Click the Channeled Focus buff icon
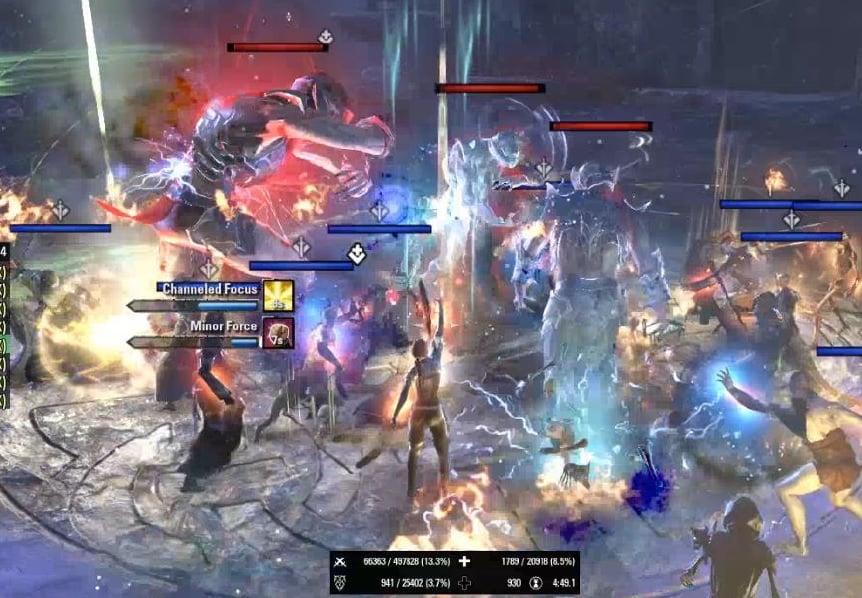The height and width of the screenshot is (598, 862). [278, 295]
